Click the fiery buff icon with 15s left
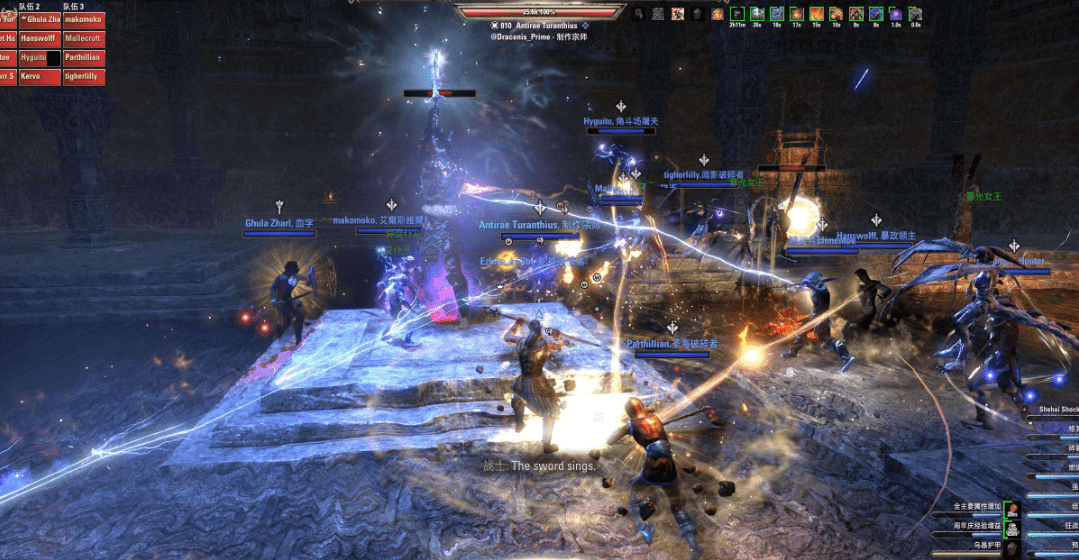 point(816,14)
